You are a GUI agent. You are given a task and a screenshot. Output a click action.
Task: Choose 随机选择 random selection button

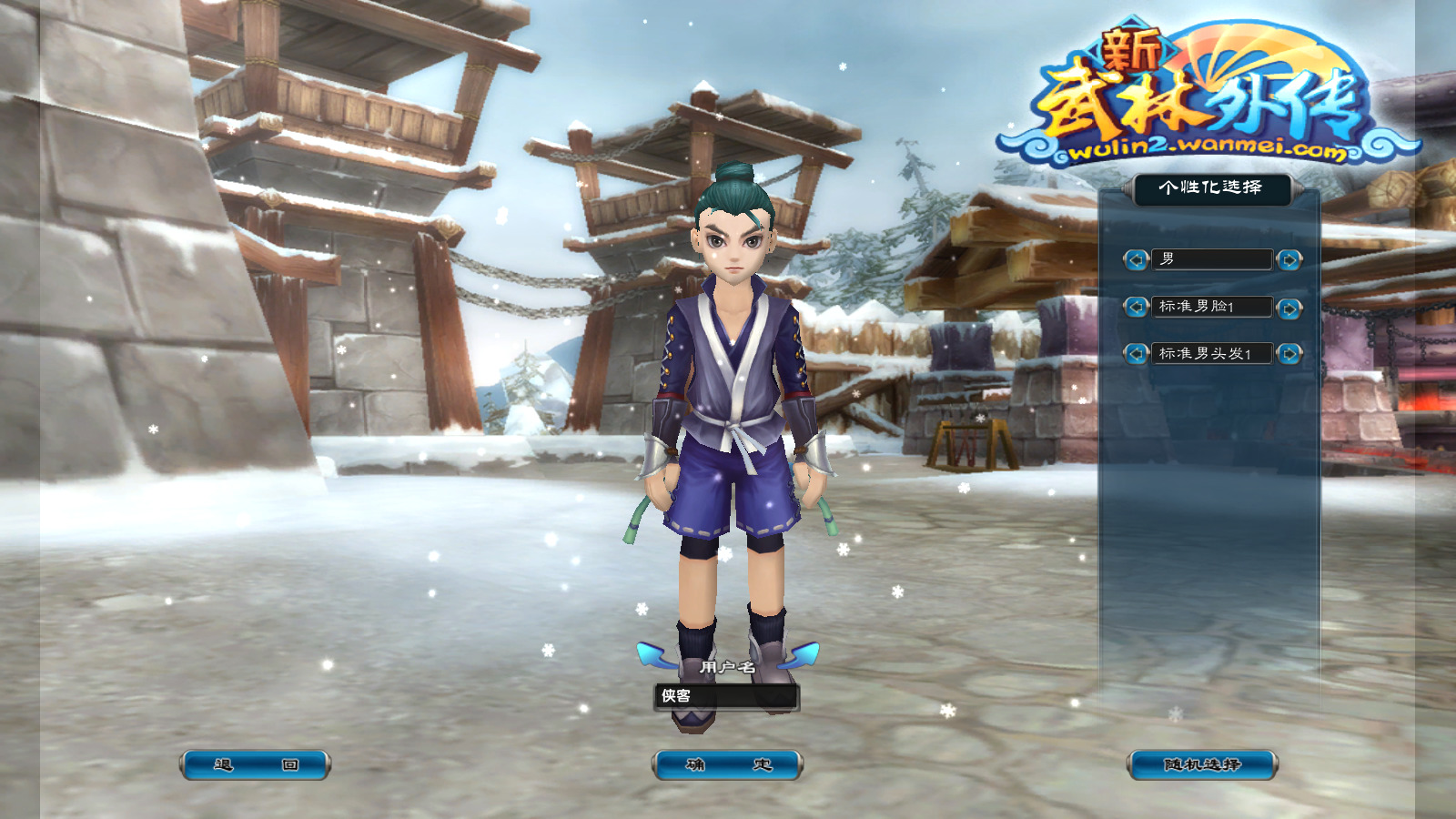(x=1202, y=765)
